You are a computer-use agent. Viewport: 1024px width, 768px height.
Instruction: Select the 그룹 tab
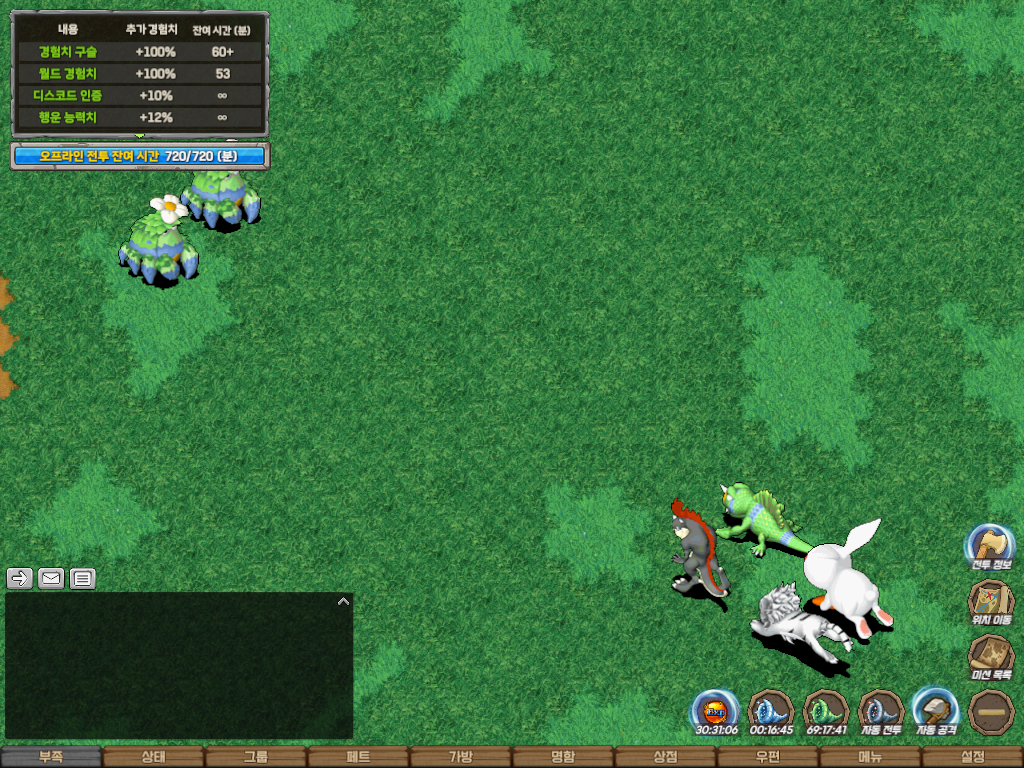[256, 757]
